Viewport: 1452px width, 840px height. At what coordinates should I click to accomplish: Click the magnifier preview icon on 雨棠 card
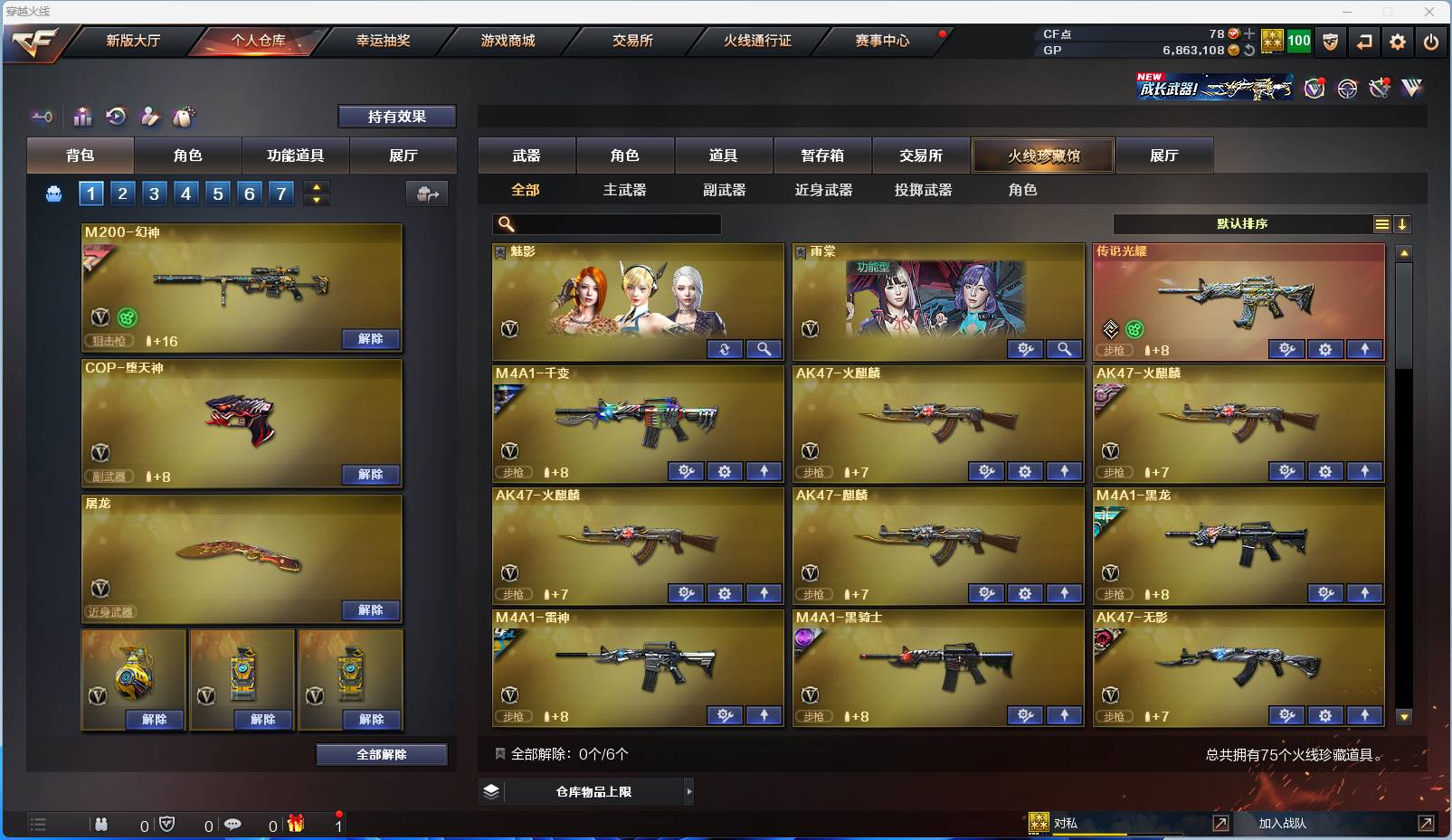[1065, 348]
